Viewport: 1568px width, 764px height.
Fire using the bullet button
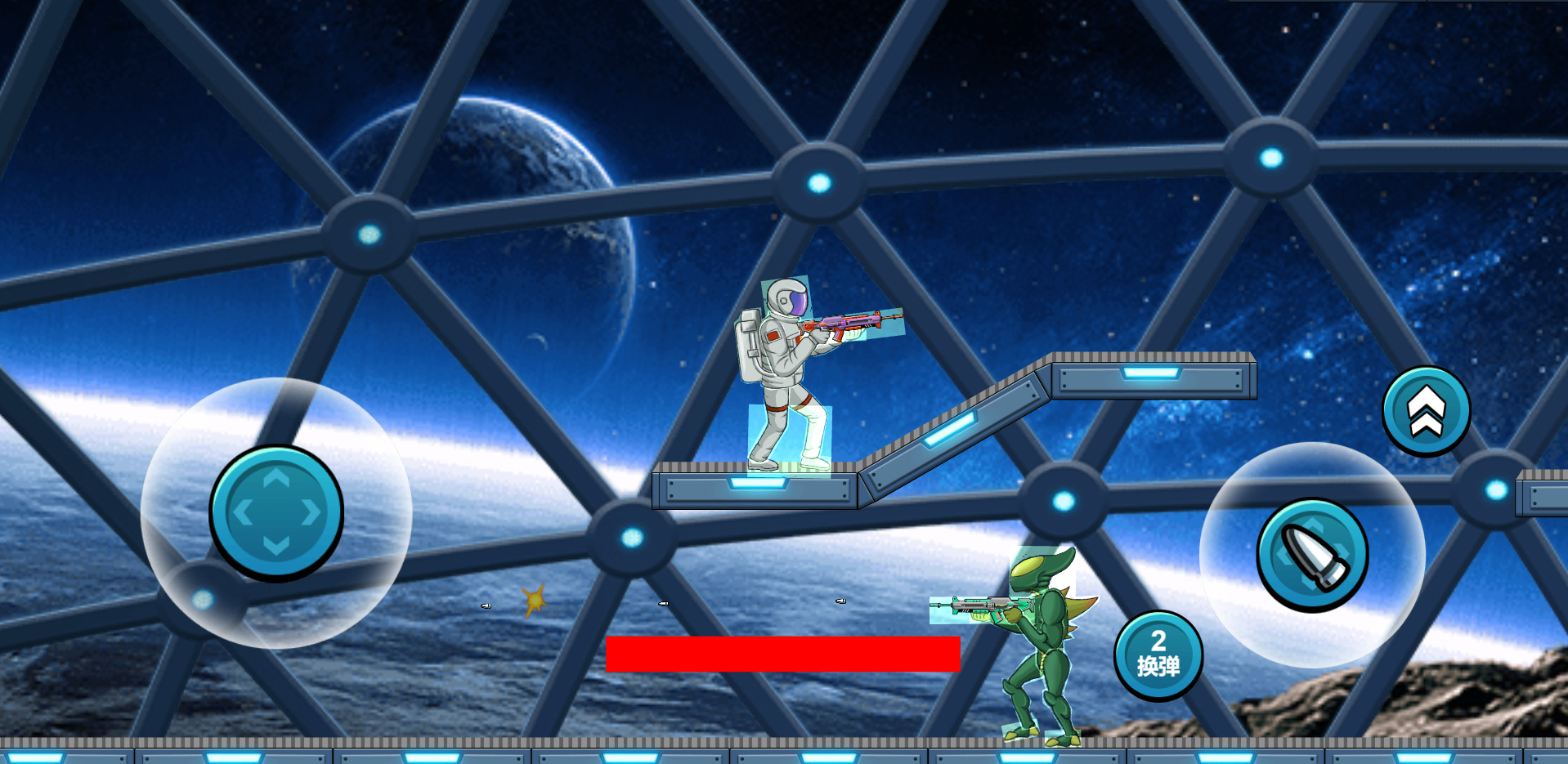point(1312,556)
